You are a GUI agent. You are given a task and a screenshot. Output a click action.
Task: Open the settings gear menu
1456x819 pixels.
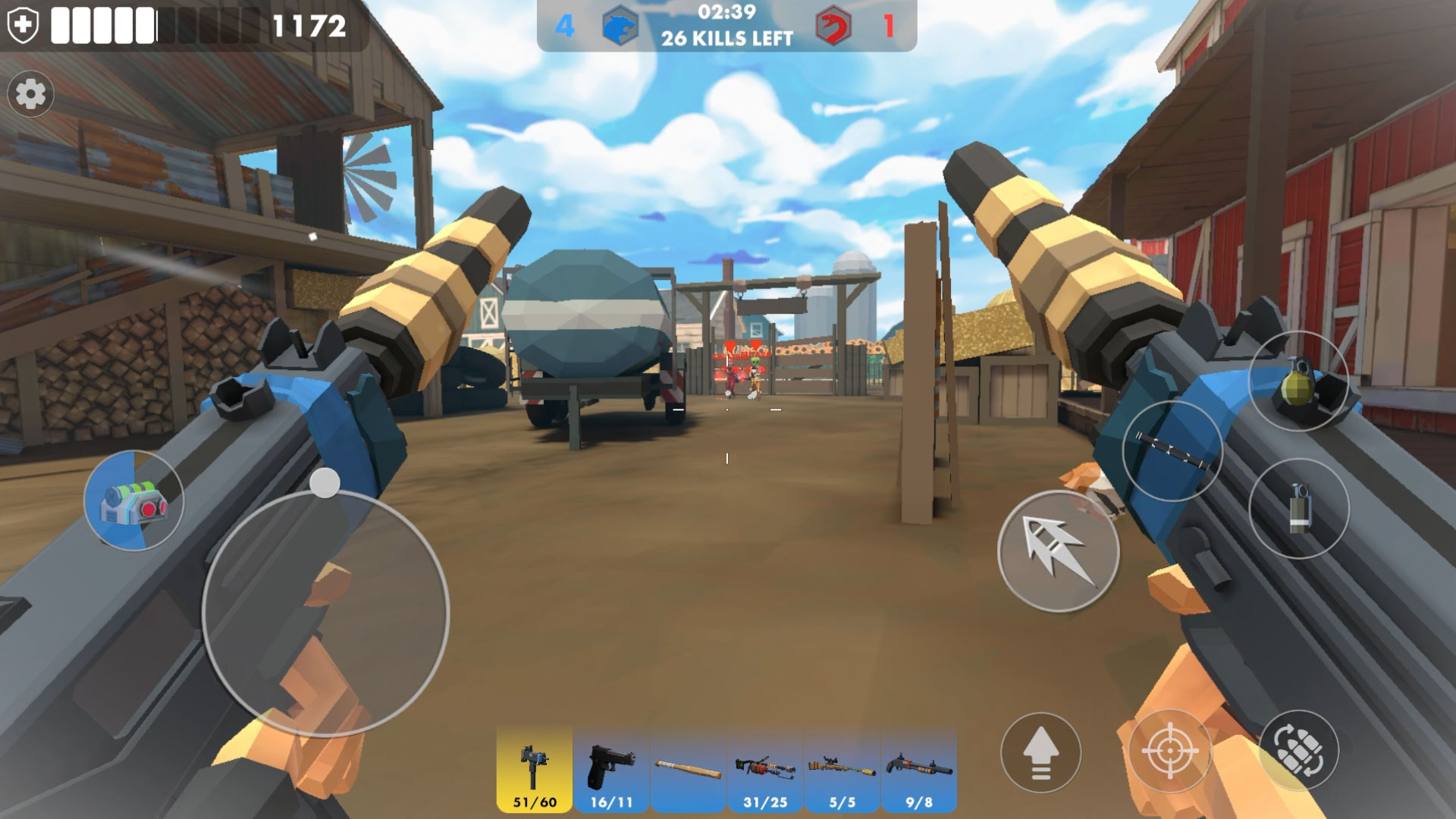click(30, 95)
